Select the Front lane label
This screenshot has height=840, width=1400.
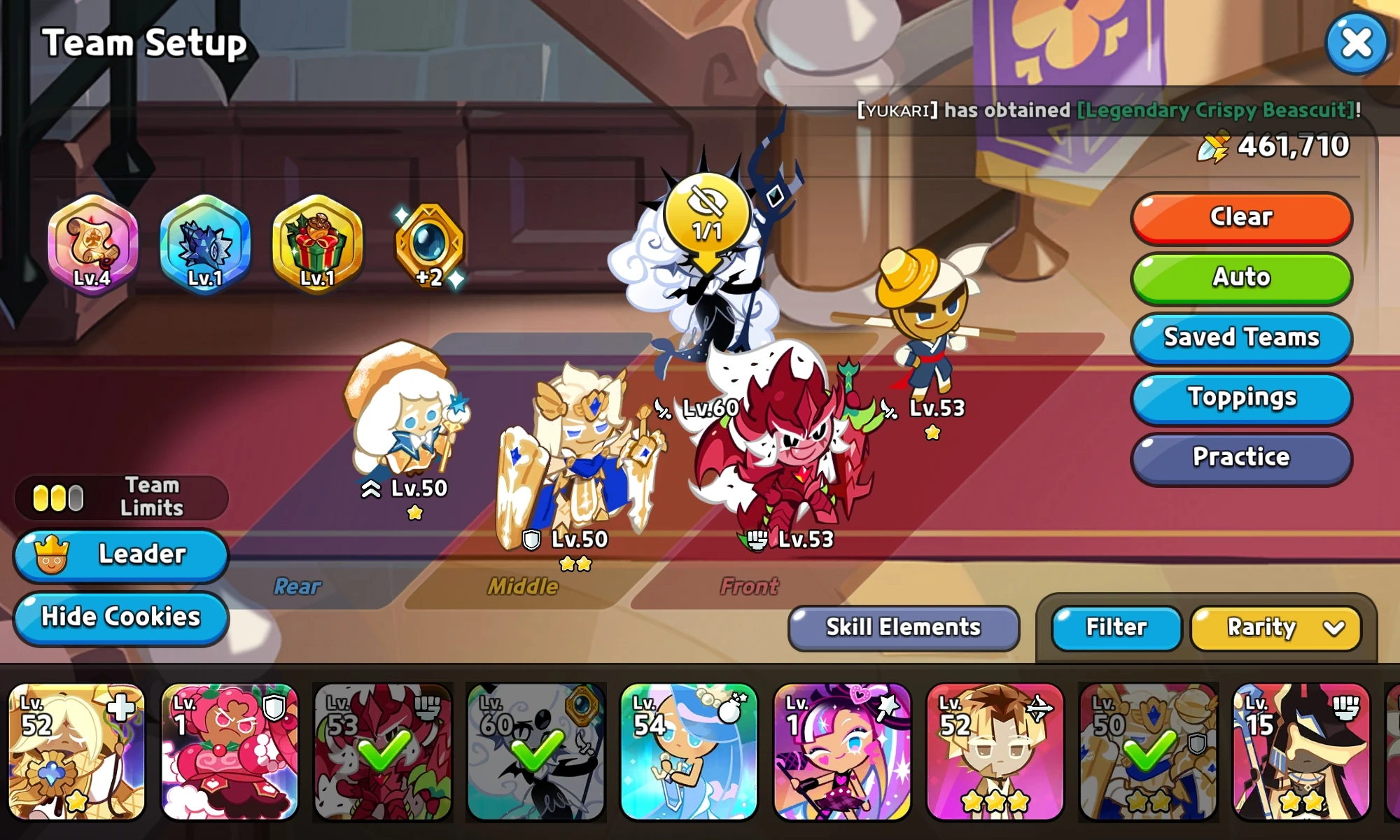pyautogui.click(x=749, y=587)
